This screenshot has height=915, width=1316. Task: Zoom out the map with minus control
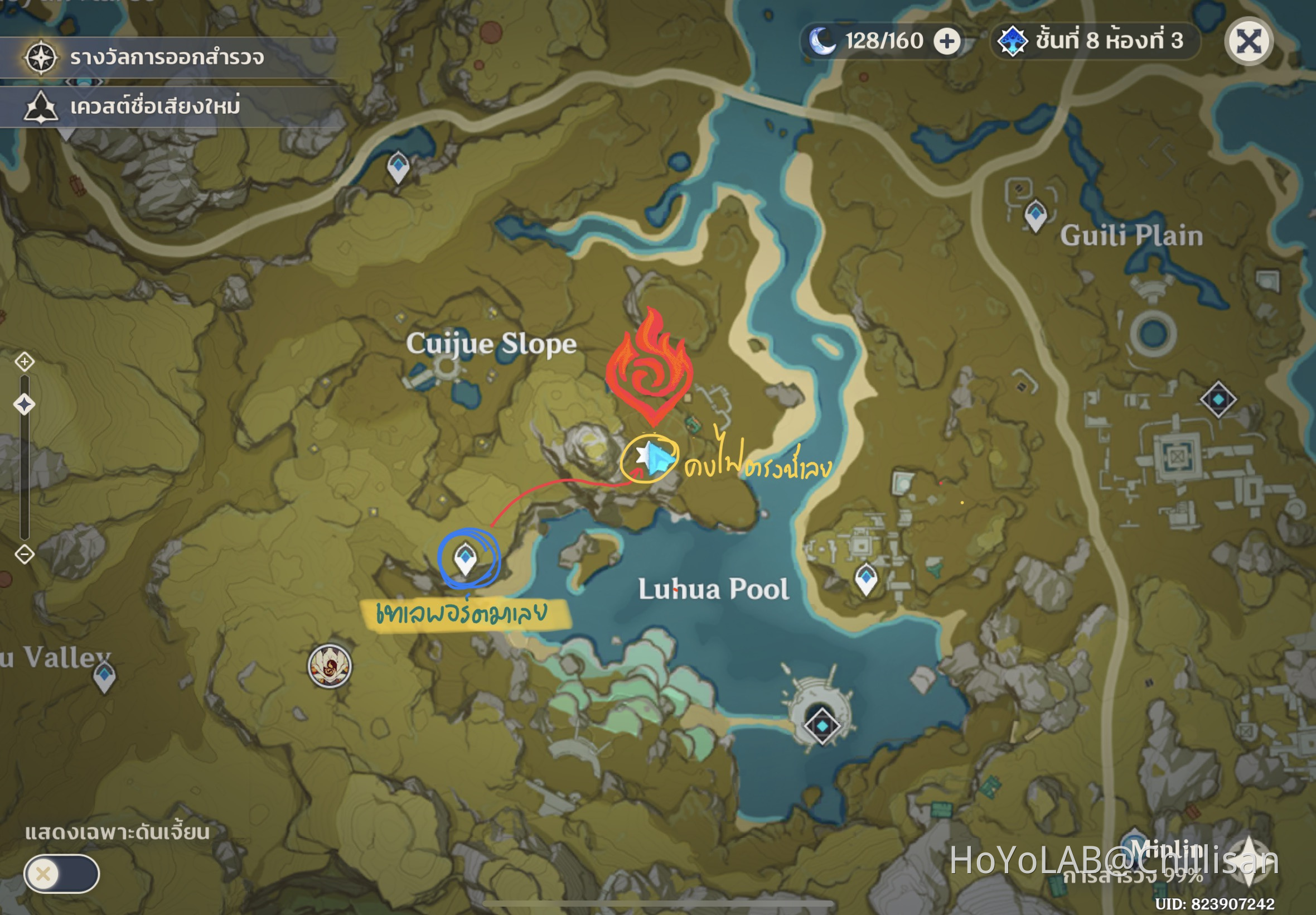tap(25, 554)
